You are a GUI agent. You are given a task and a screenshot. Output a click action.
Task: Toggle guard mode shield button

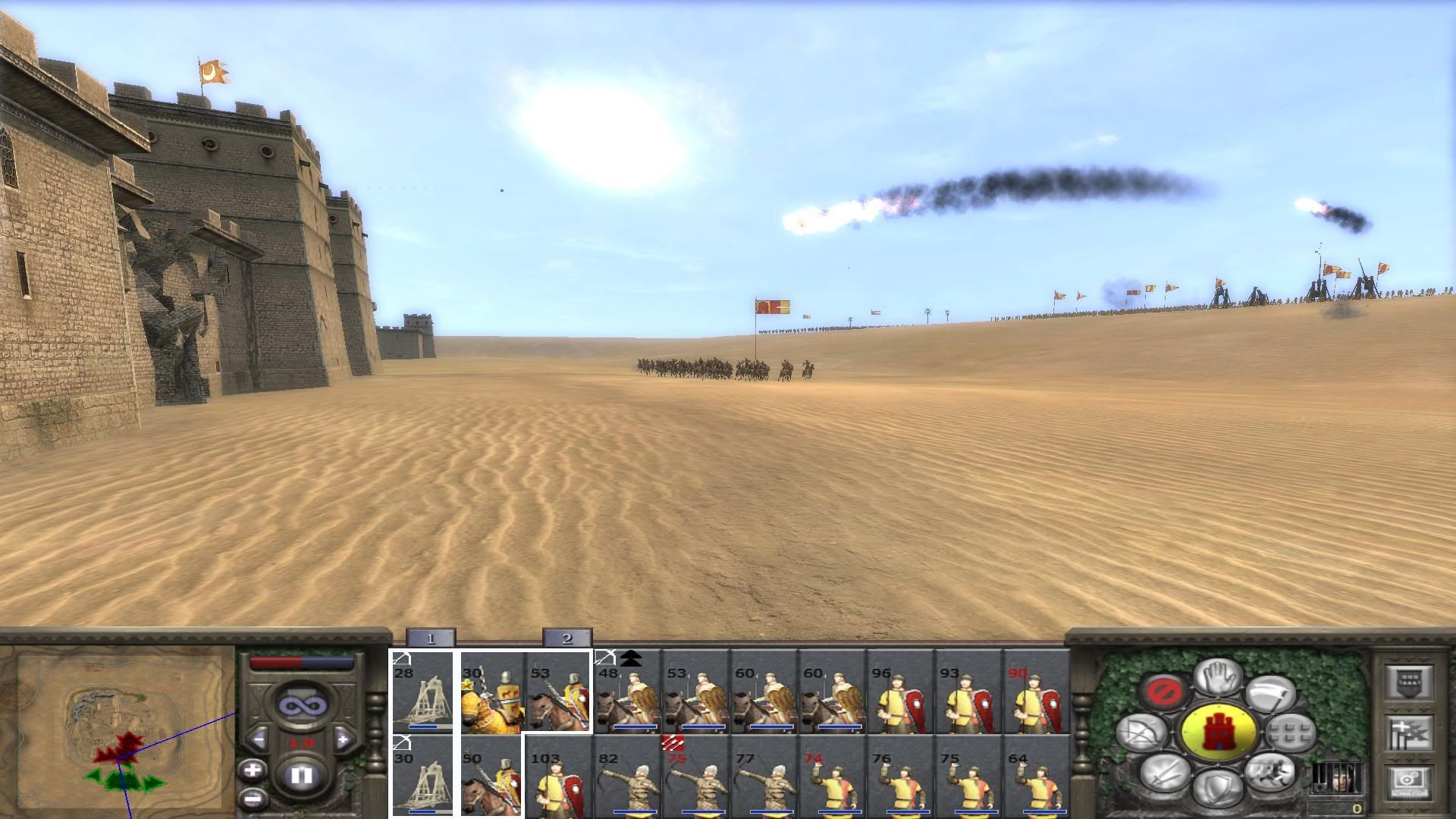click(1218, 786)
